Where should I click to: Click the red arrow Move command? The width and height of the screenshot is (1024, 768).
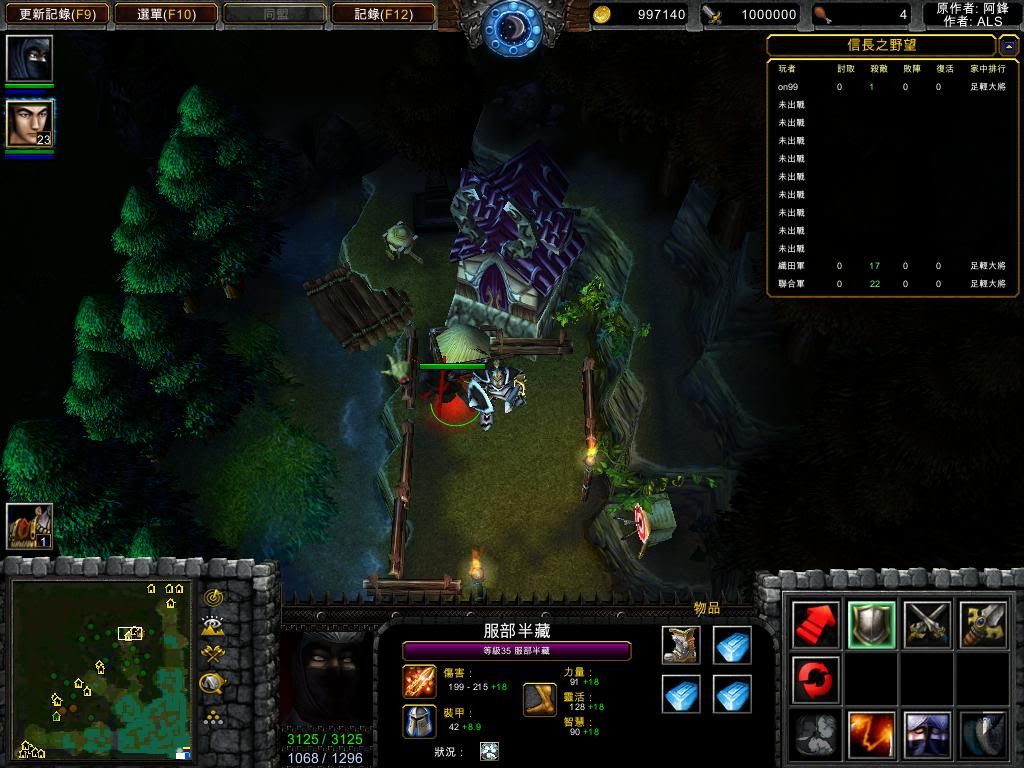(814, 625)
